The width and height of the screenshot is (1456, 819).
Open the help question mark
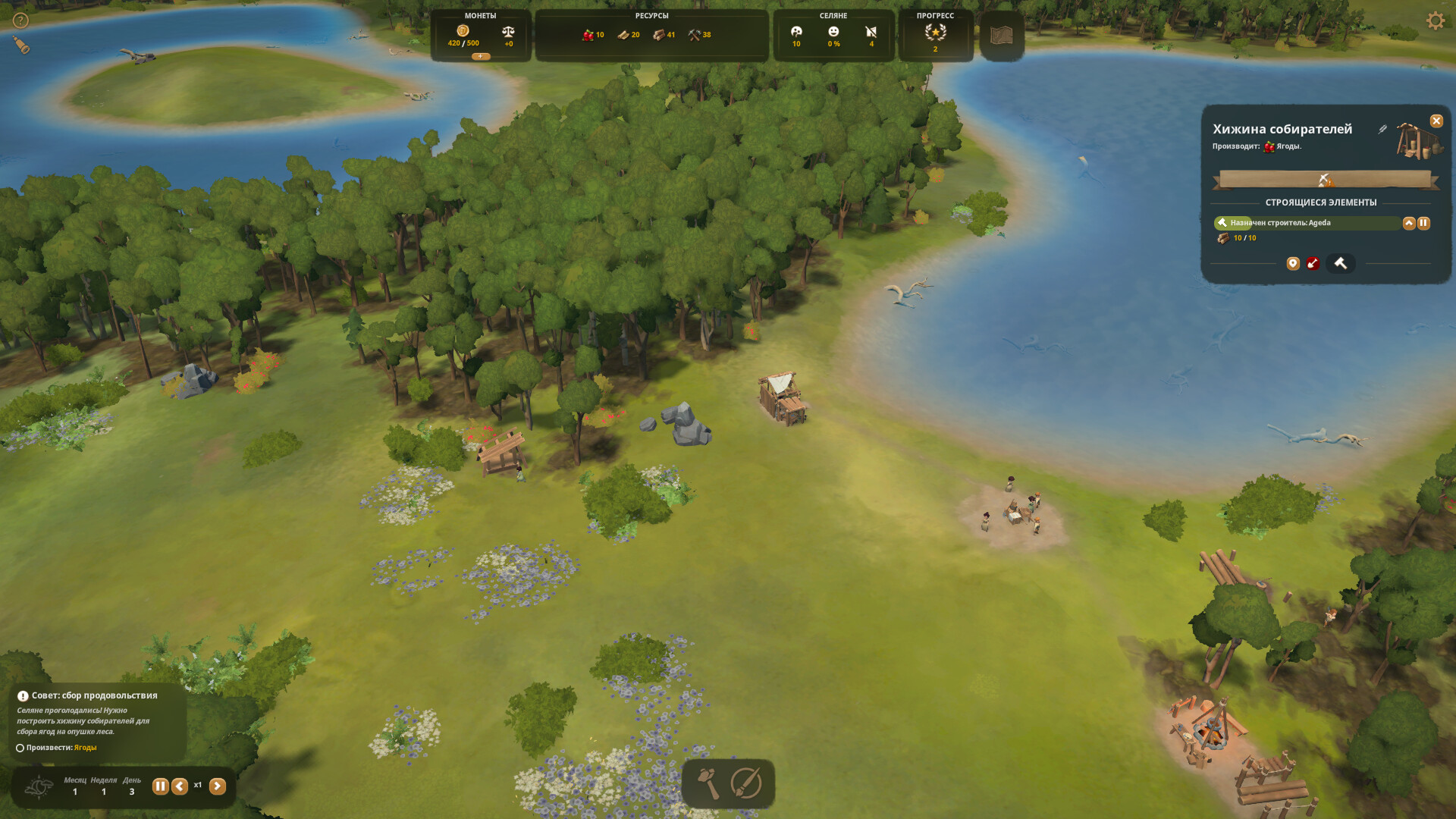coord(20,20)
